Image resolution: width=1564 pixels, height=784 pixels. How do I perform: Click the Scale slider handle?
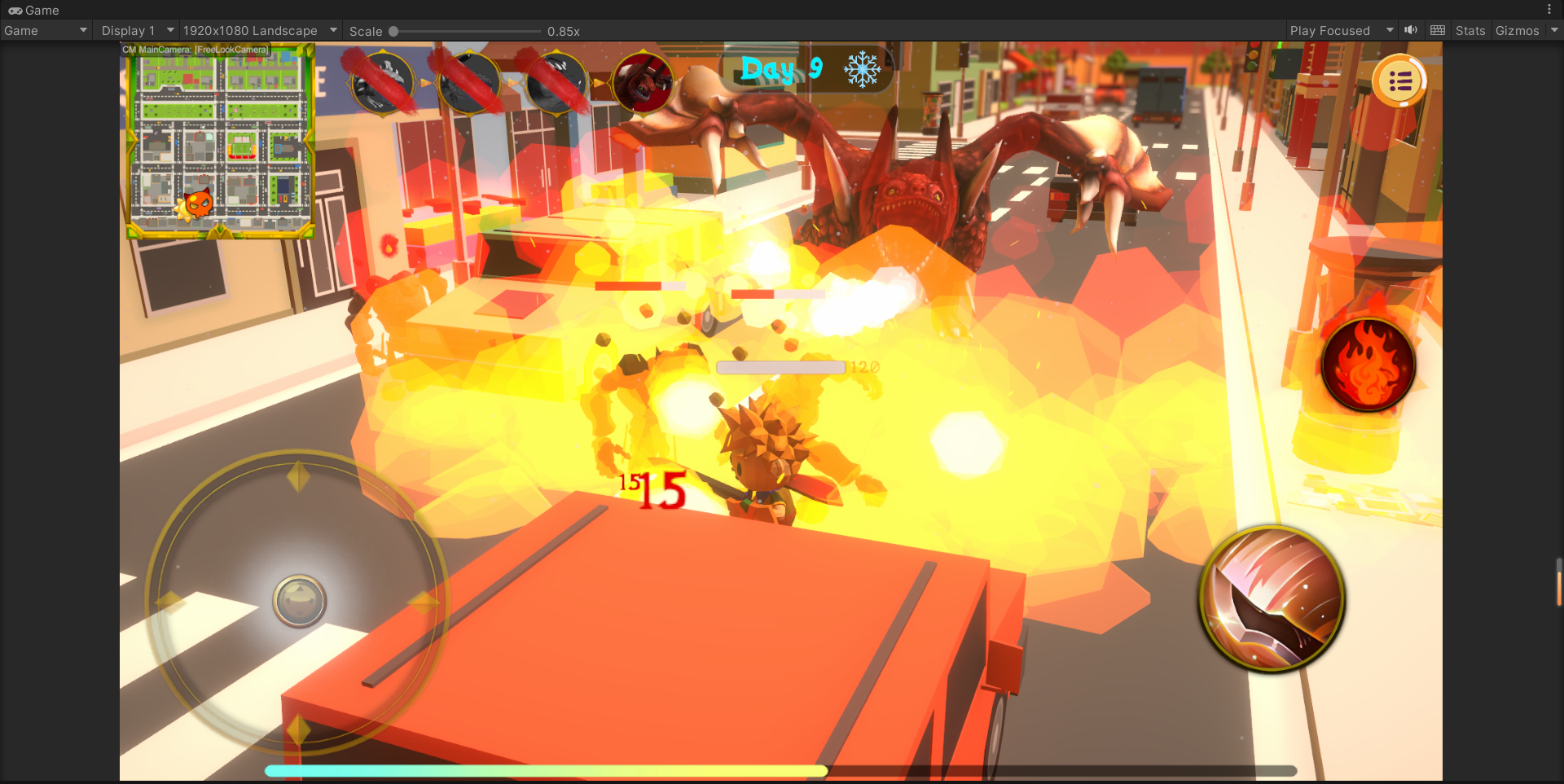click(x=393, y=32)
